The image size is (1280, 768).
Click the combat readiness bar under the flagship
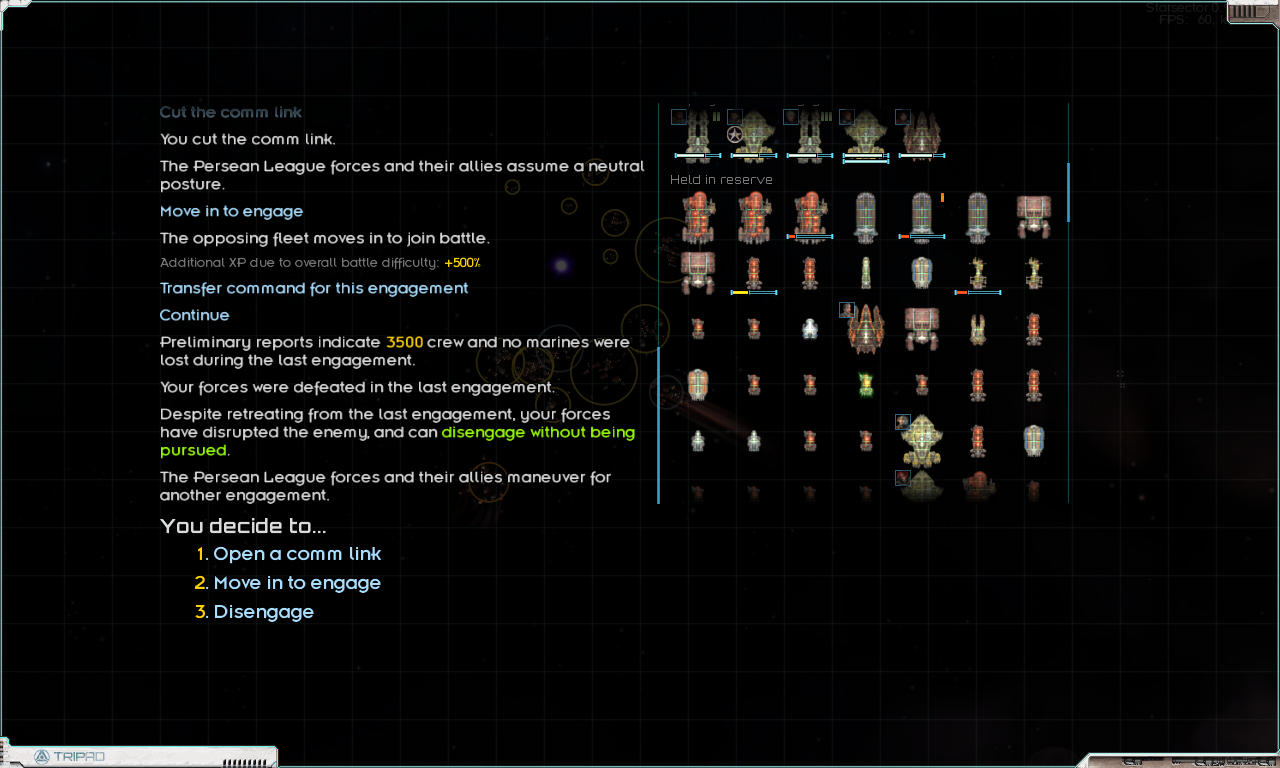click(752, 154)
